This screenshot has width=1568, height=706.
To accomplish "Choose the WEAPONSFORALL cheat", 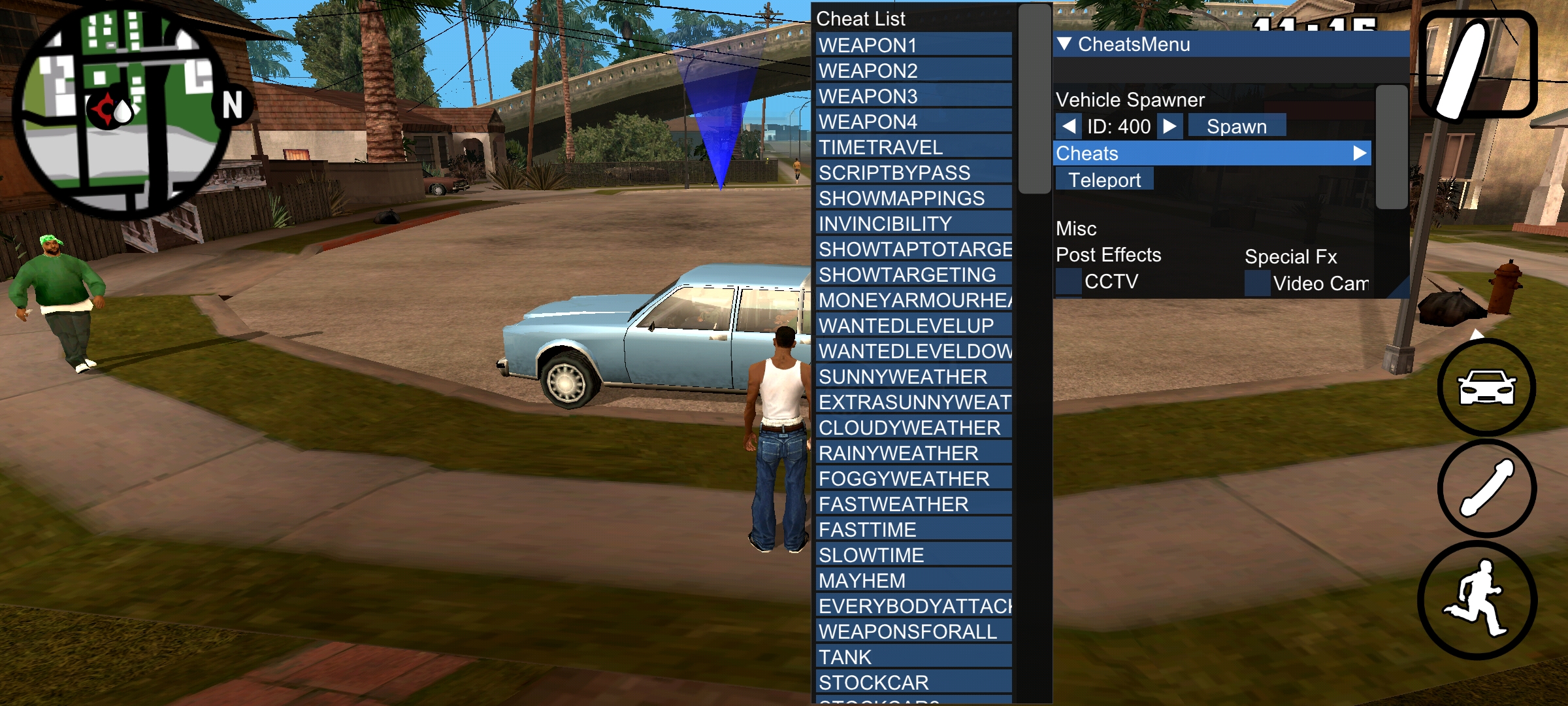I will coord(913,631).
